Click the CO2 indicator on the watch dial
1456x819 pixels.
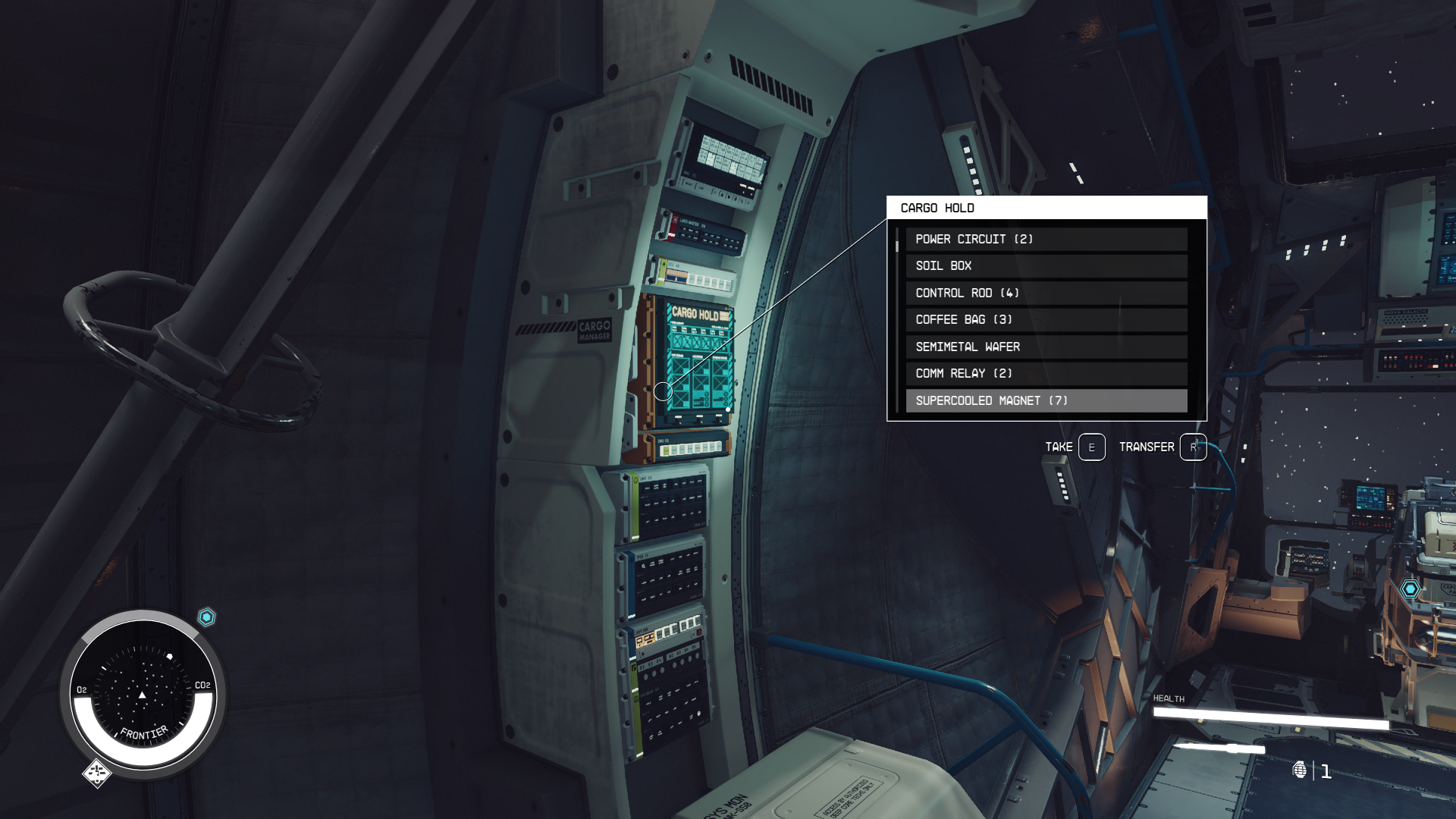click(x=202, y=684)
